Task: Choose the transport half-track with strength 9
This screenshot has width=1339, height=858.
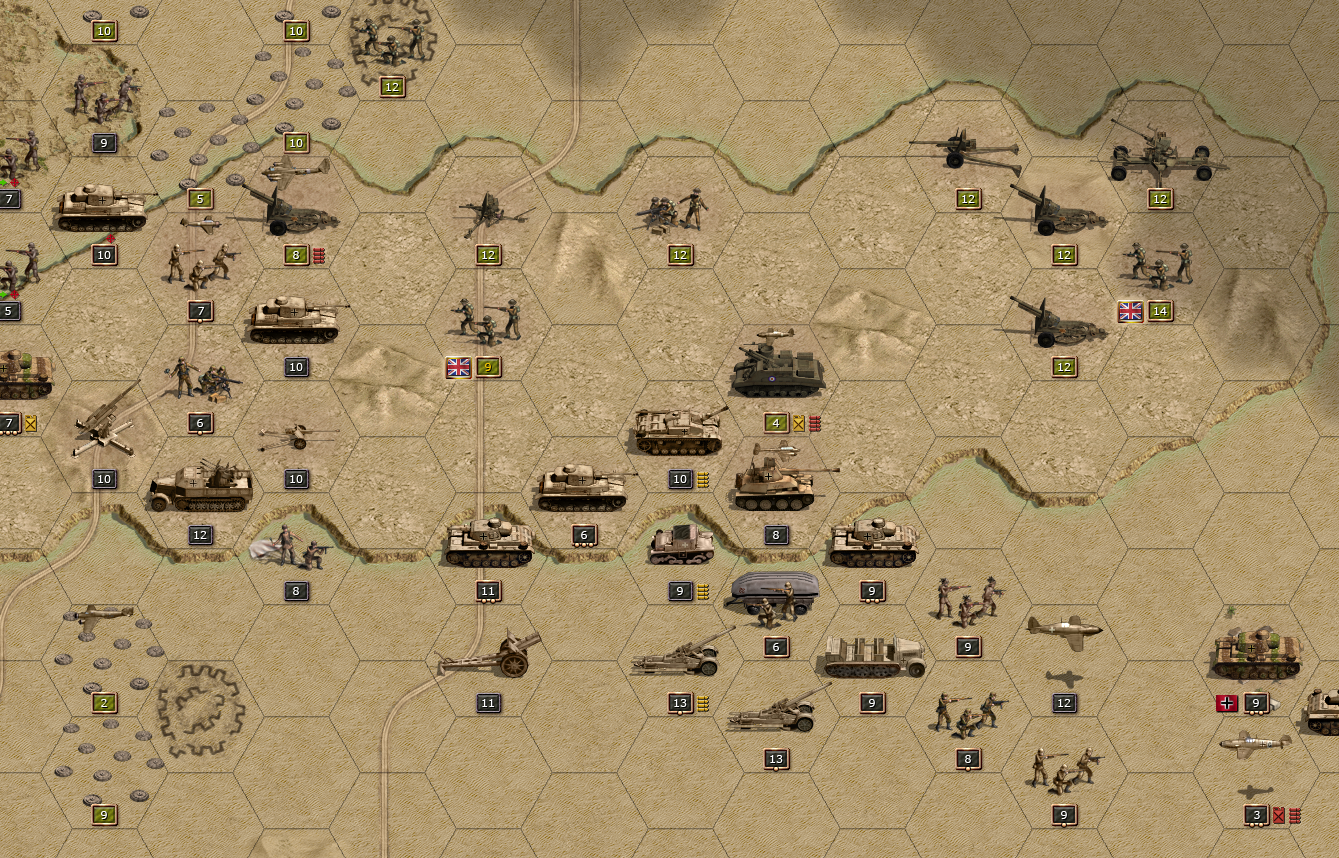Action: click(872, 656)
